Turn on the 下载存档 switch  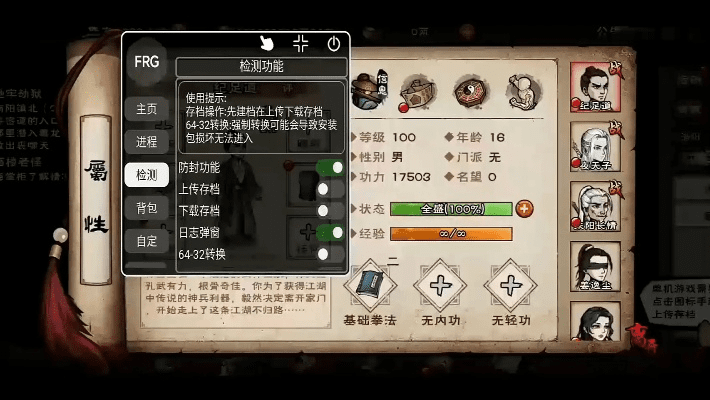[330, 211]
